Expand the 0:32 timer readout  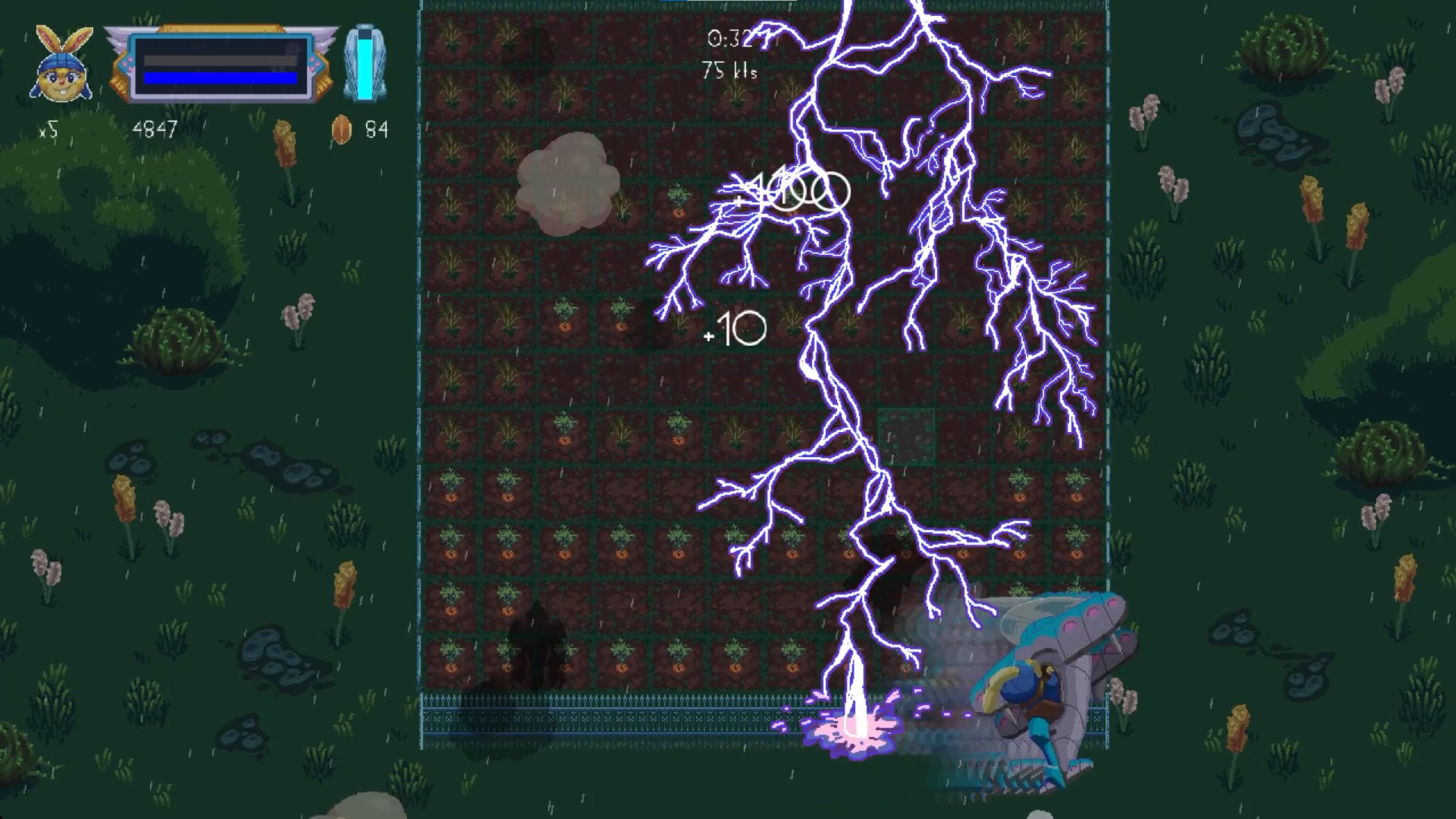coord(730,38)
